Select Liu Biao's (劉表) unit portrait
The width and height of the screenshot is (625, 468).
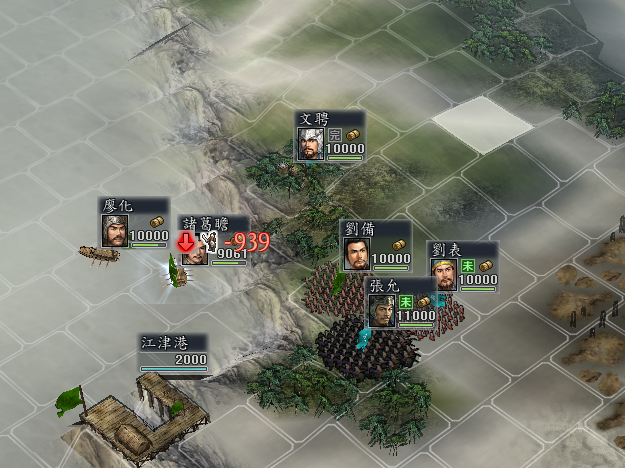click(x=444, y=274)
